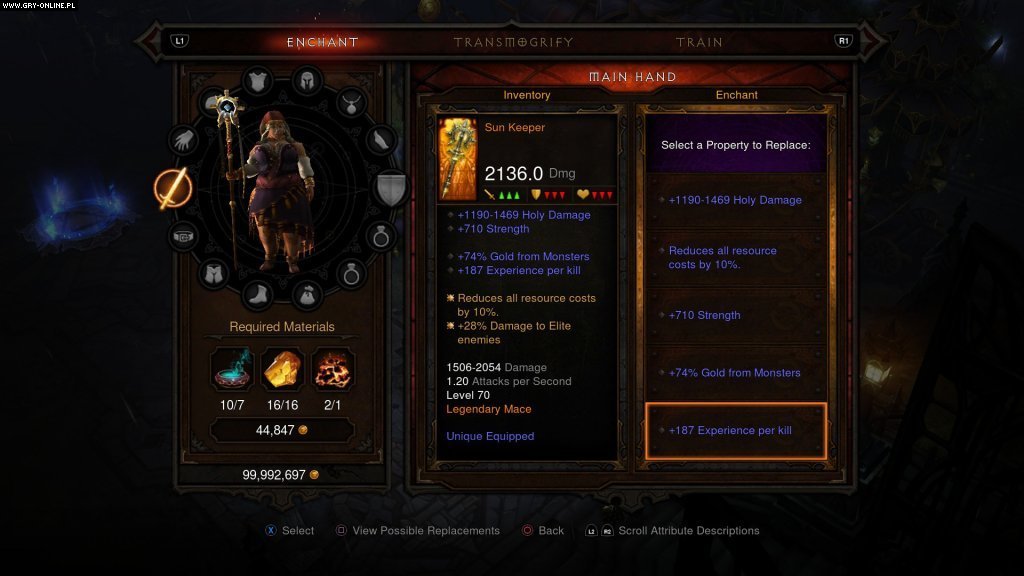1024x576 pixels.
Task: Select the boots equipment slot
Action: coord(258,295)
